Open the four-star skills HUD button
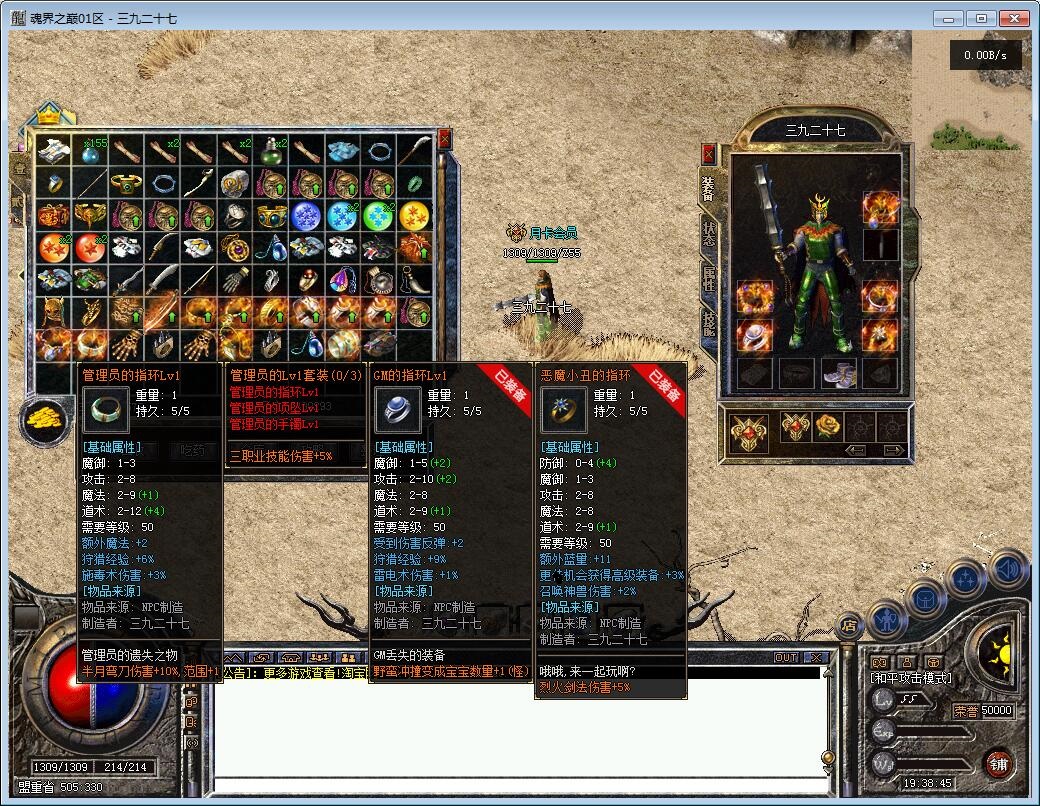 (967, 578)
